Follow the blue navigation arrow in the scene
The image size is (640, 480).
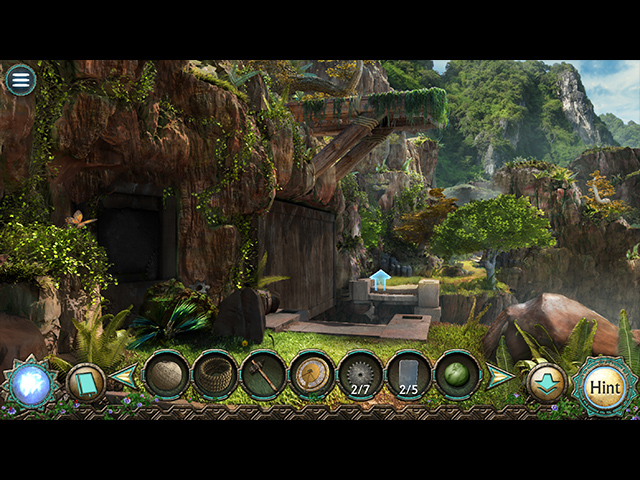(380, 279)
